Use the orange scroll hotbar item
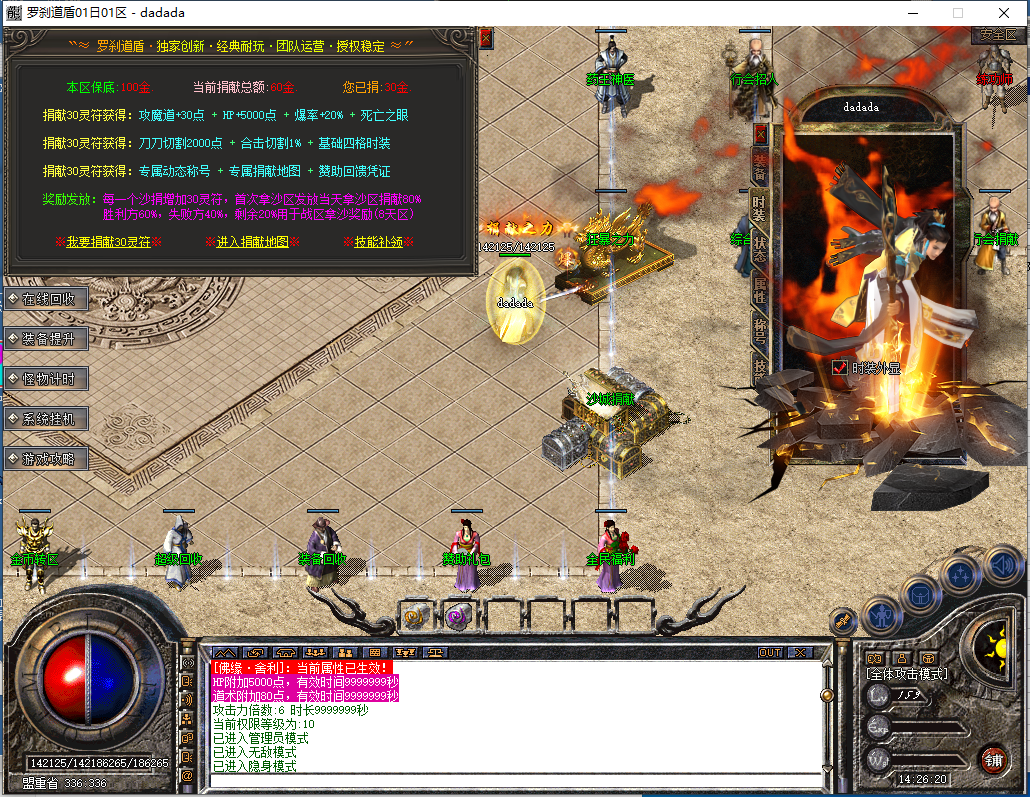The image size is (1030, 797). coord(416,617)
